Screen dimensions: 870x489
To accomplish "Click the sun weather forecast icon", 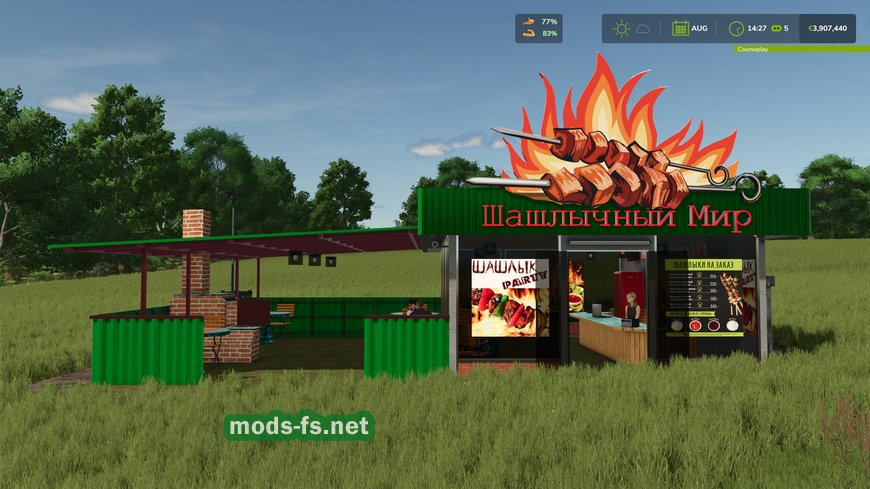I will coord(621,28).
